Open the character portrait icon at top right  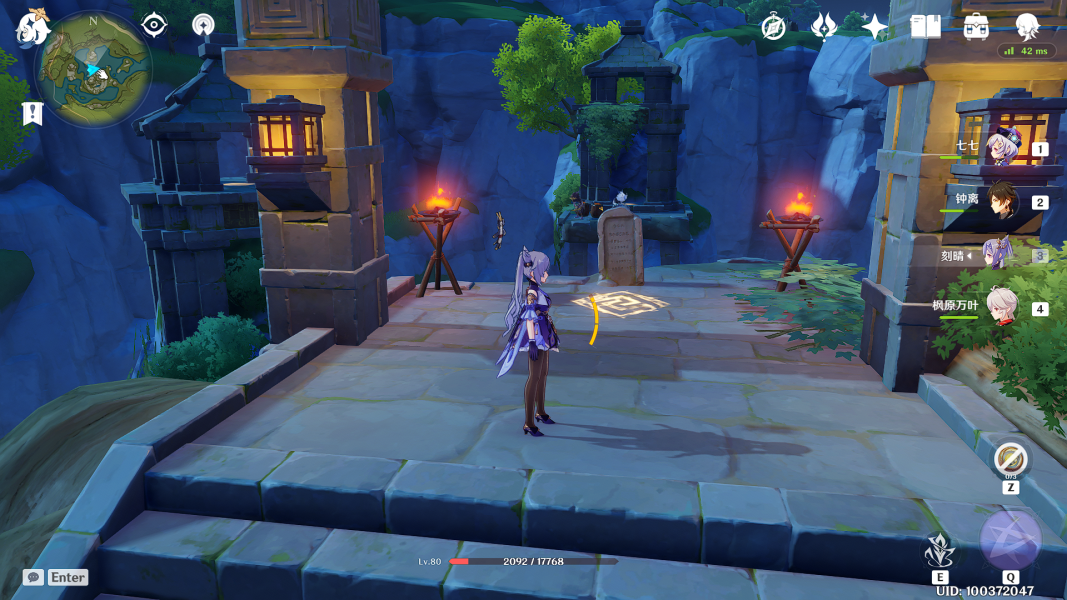point(1027,25)
